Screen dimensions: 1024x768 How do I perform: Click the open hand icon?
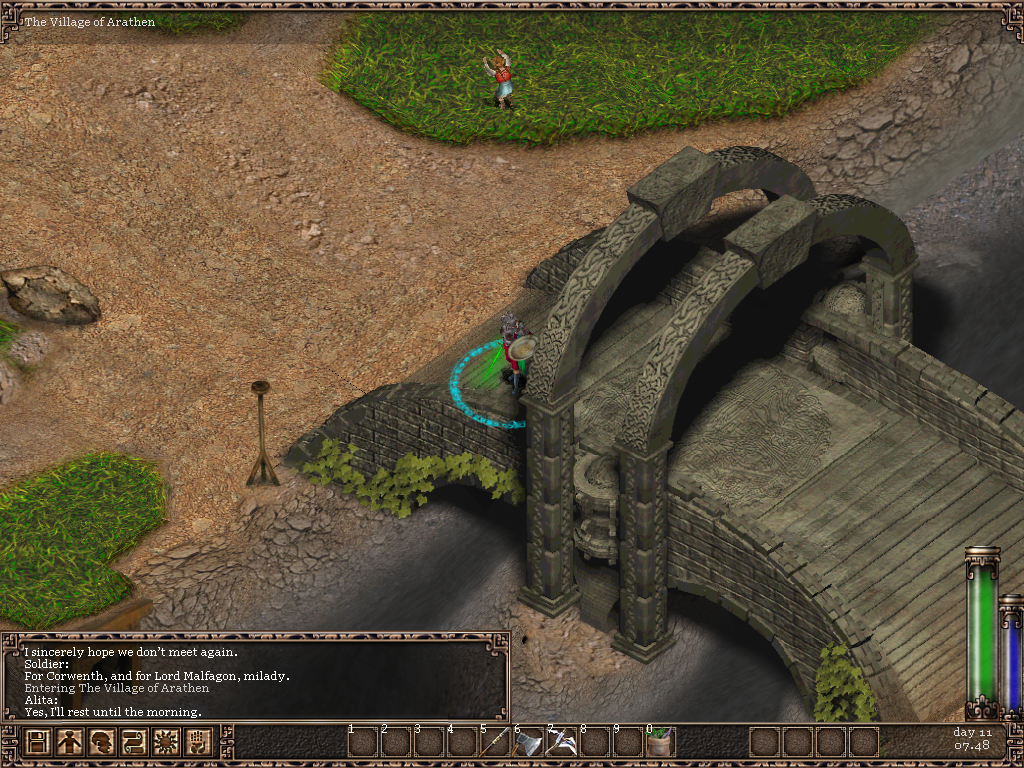point(197,742)
